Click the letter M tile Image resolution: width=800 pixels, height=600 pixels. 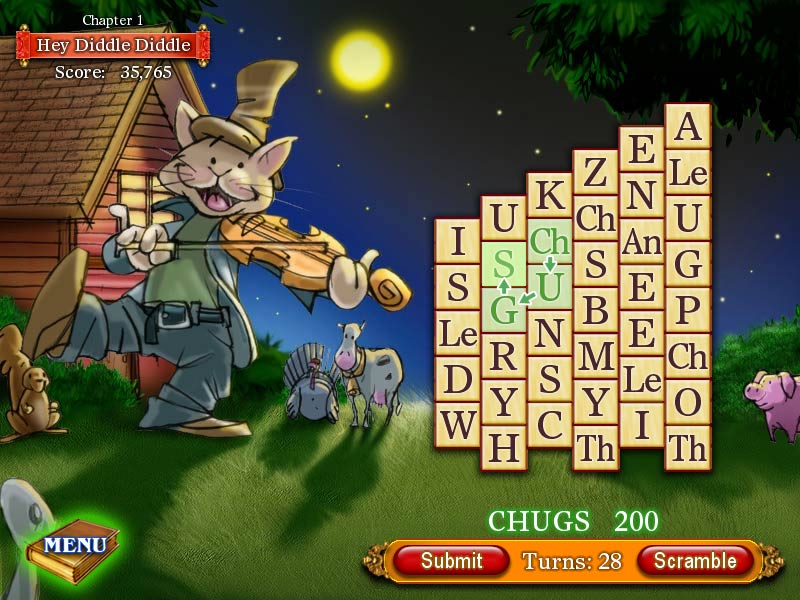pyautogui.click(x=595, y=357)
